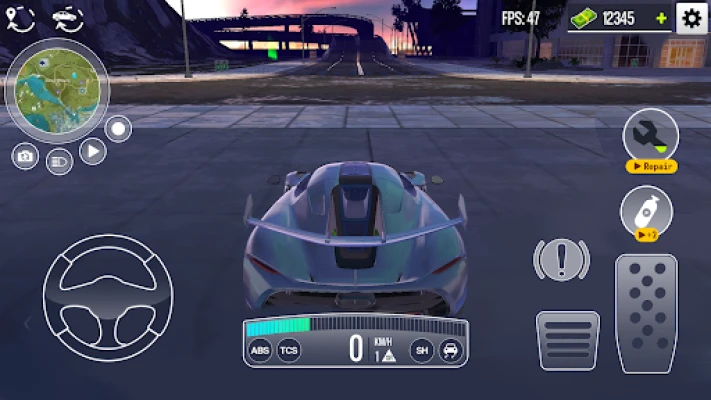Viewport: 711px width, 400px height.
Task: Add more cash with the green plus
Action: coord(661,18)
